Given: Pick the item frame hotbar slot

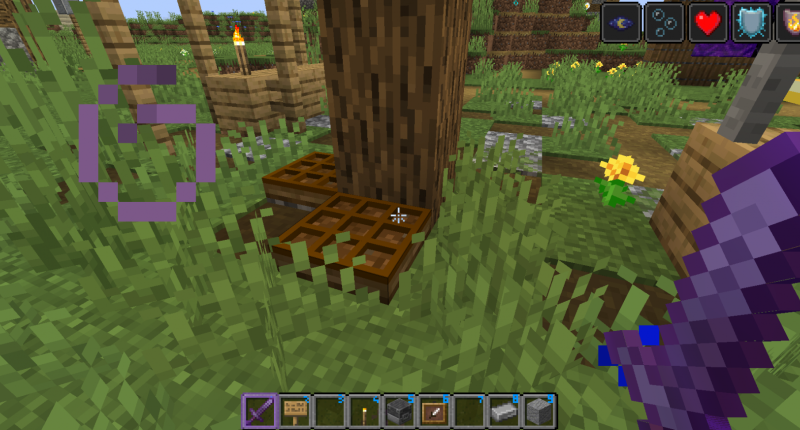Looking at the screenshot, I should click(x=434, y=411).
